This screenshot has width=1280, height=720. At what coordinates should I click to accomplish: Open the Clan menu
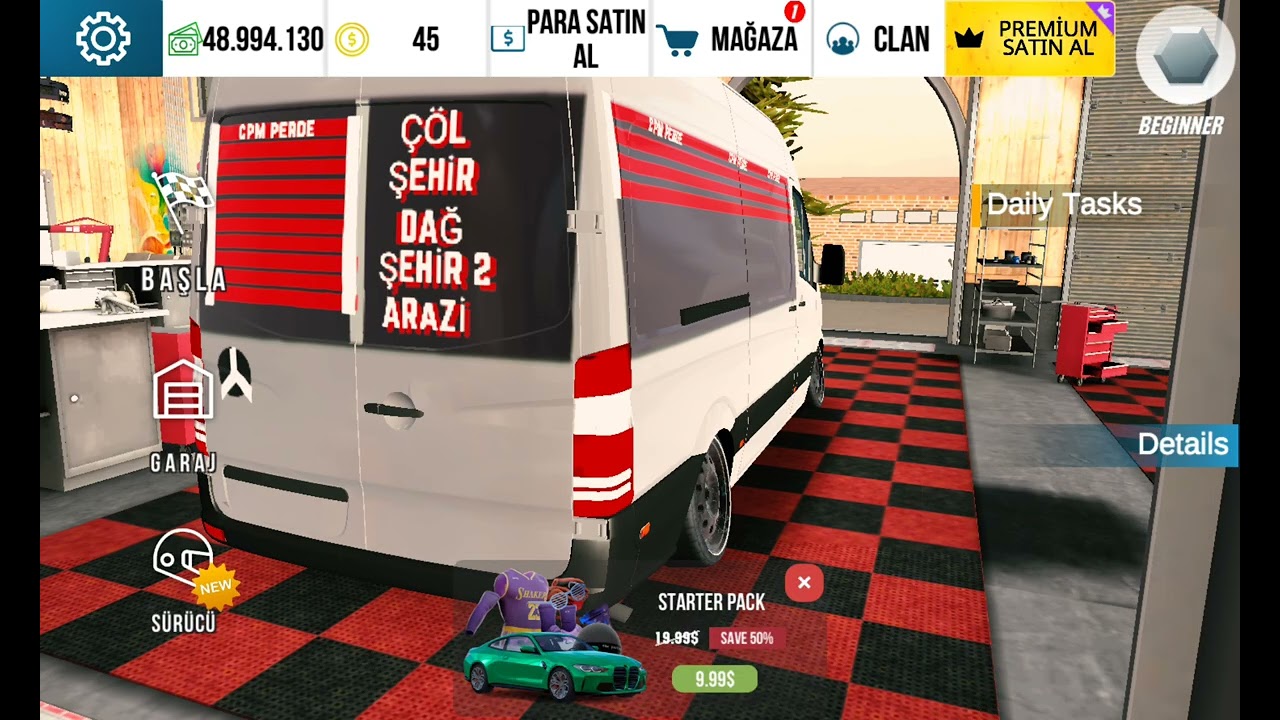(879, 40)
